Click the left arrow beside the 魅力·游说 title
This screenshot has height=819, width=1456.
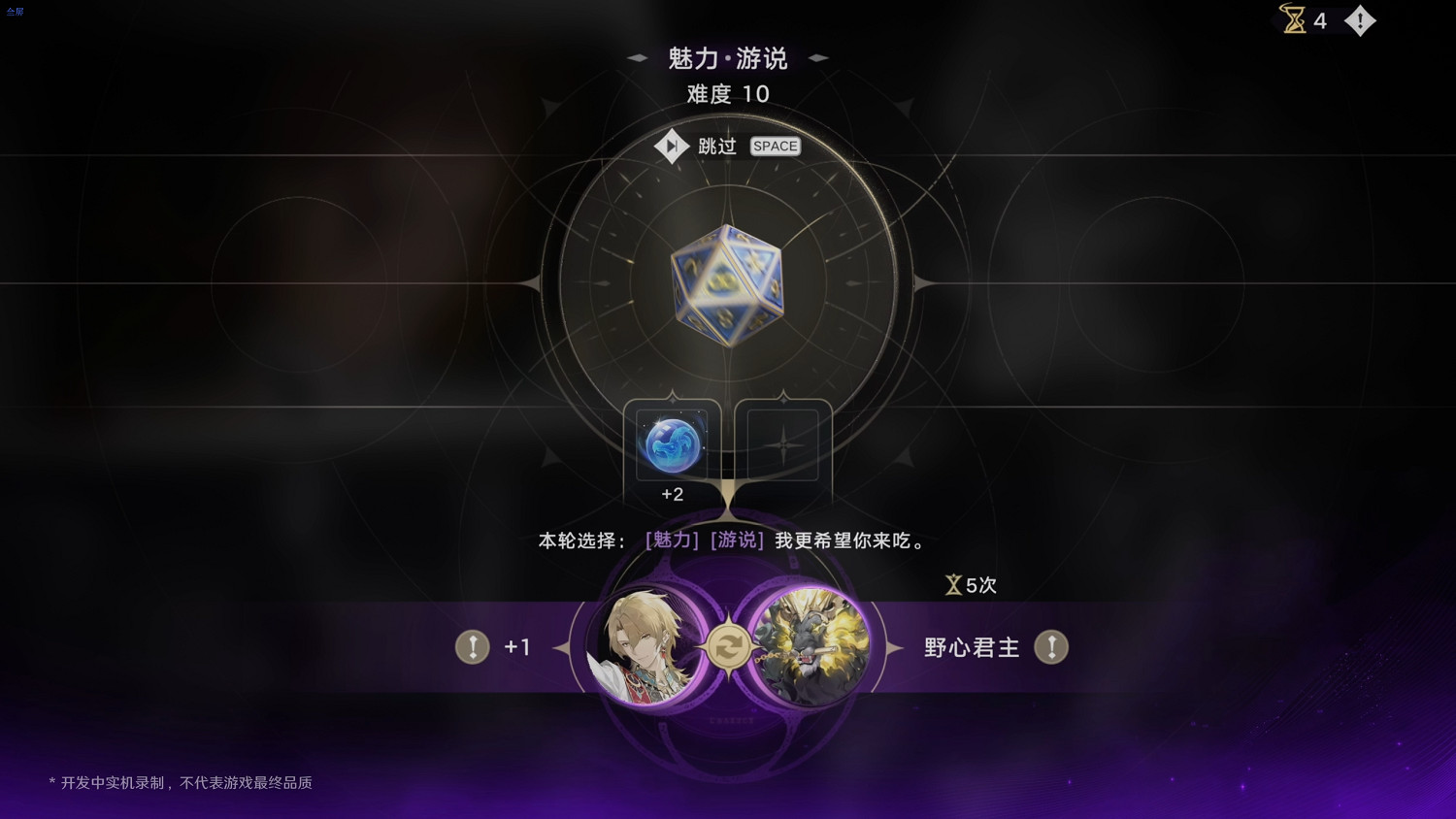(637, 58)
